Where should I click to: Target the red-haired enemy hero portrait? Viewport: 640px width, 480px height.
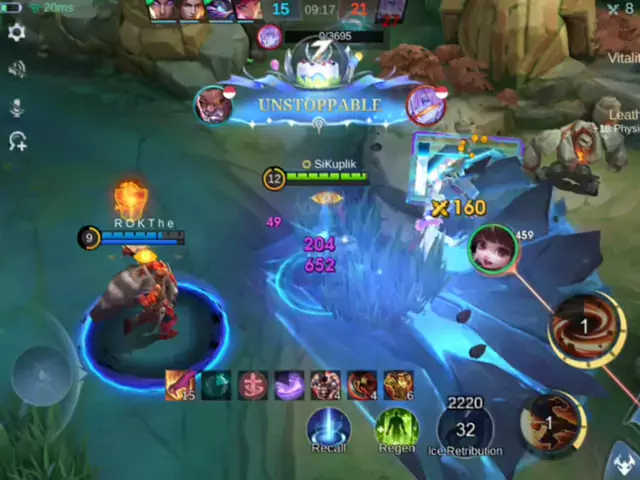click(x=493, y=248)
